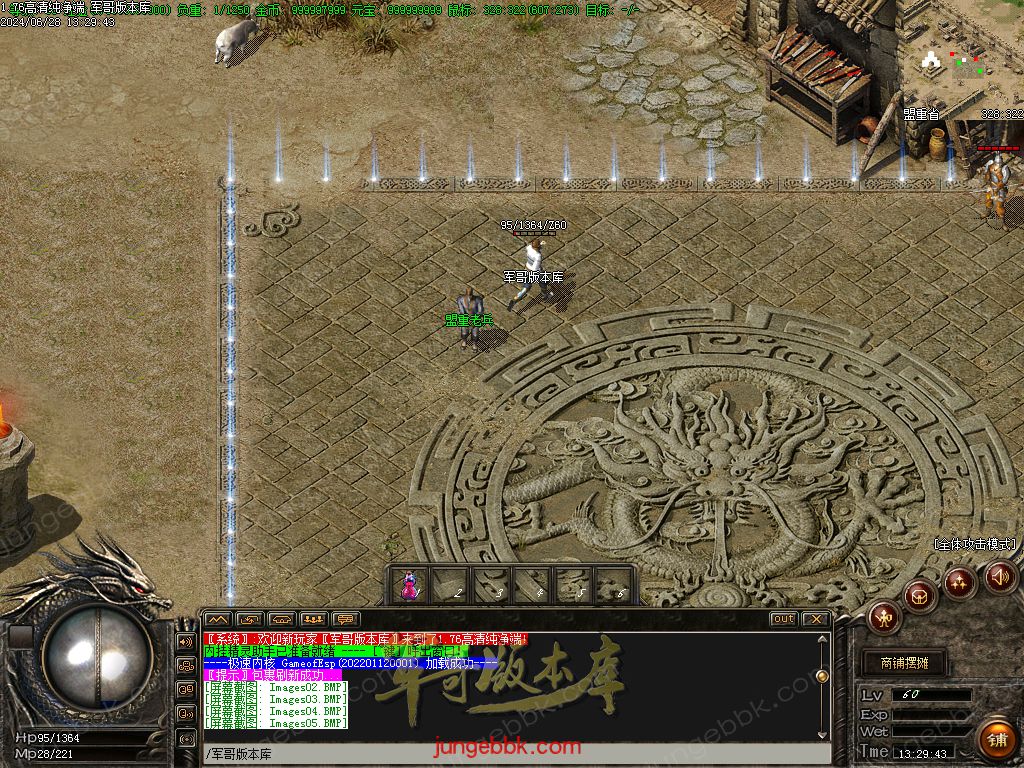Click the mountain-shaped chat toolbar button

coord(218,619)
